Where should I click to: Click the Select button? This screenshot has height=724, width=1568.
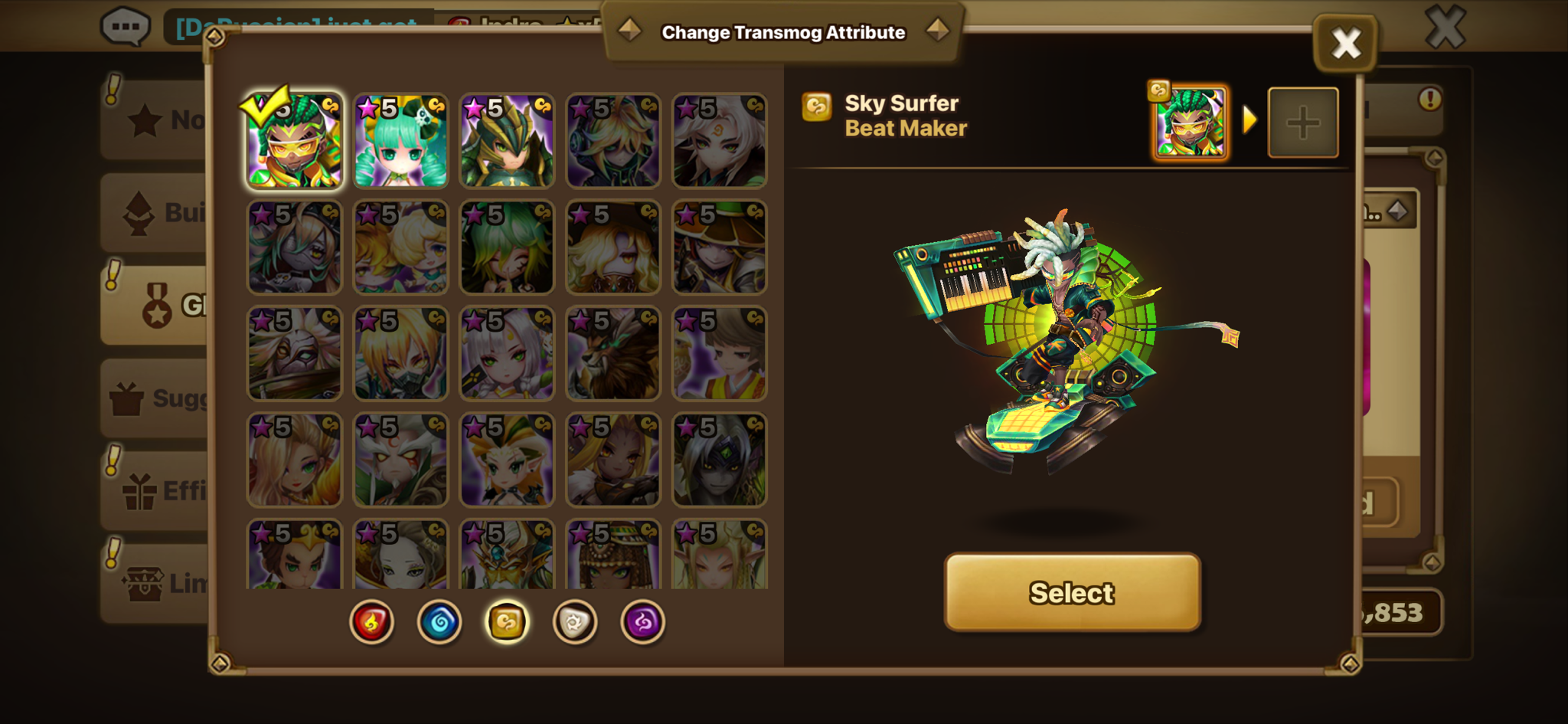pyautogui.click(x=1072, y=592)
